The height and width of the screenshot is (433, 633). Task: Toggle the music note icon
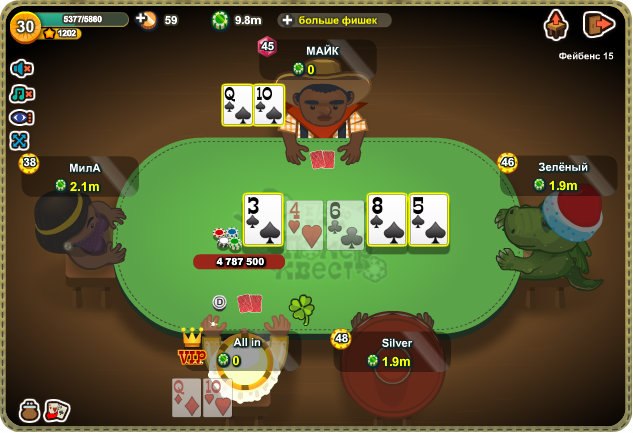[21, 93]
